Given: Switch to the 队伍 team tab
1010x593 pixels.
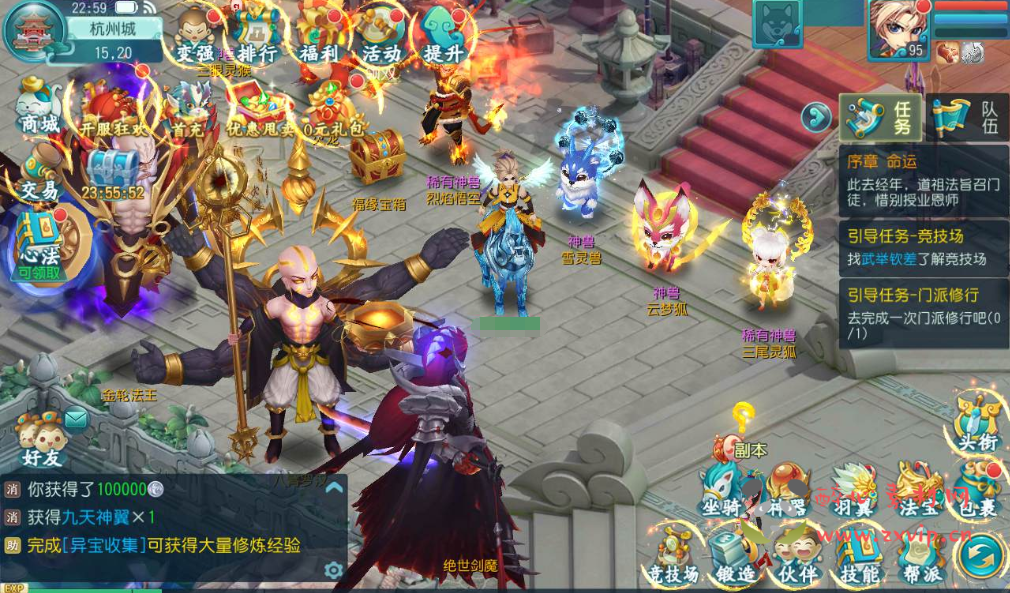Looking at the screenshot, I should tap(966, 118).
